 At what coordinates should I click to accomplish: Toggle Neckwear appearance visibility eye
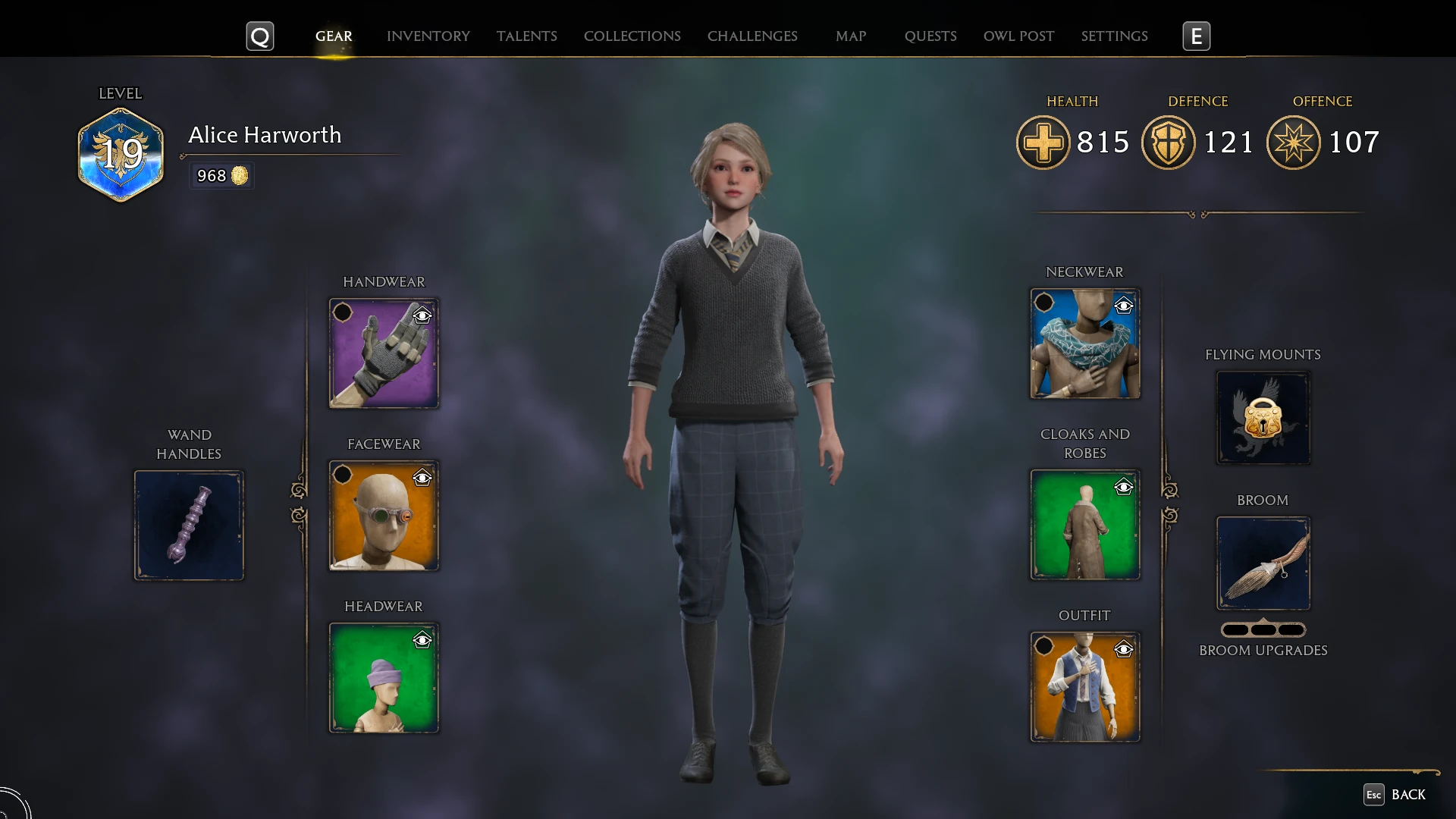[x=1123, y=306]
